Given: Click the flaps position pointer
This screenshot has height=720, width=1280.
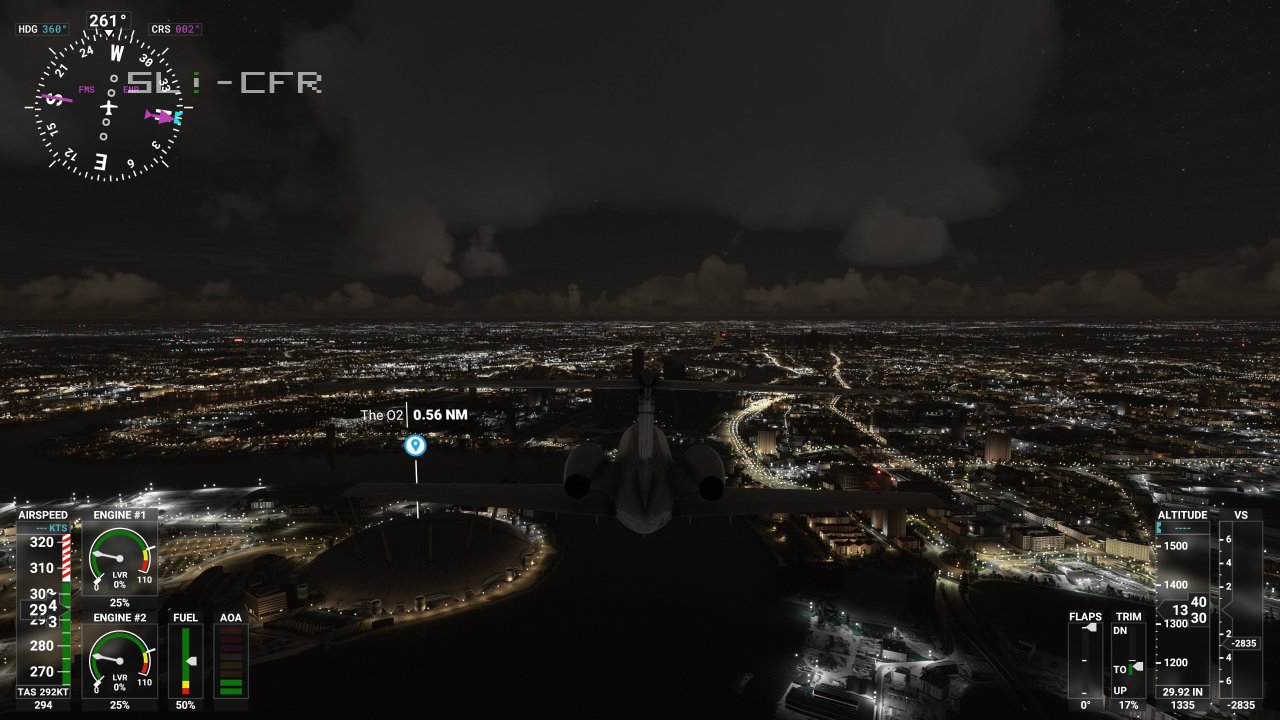Looking at the screenshot, I should pos(1090,627).
